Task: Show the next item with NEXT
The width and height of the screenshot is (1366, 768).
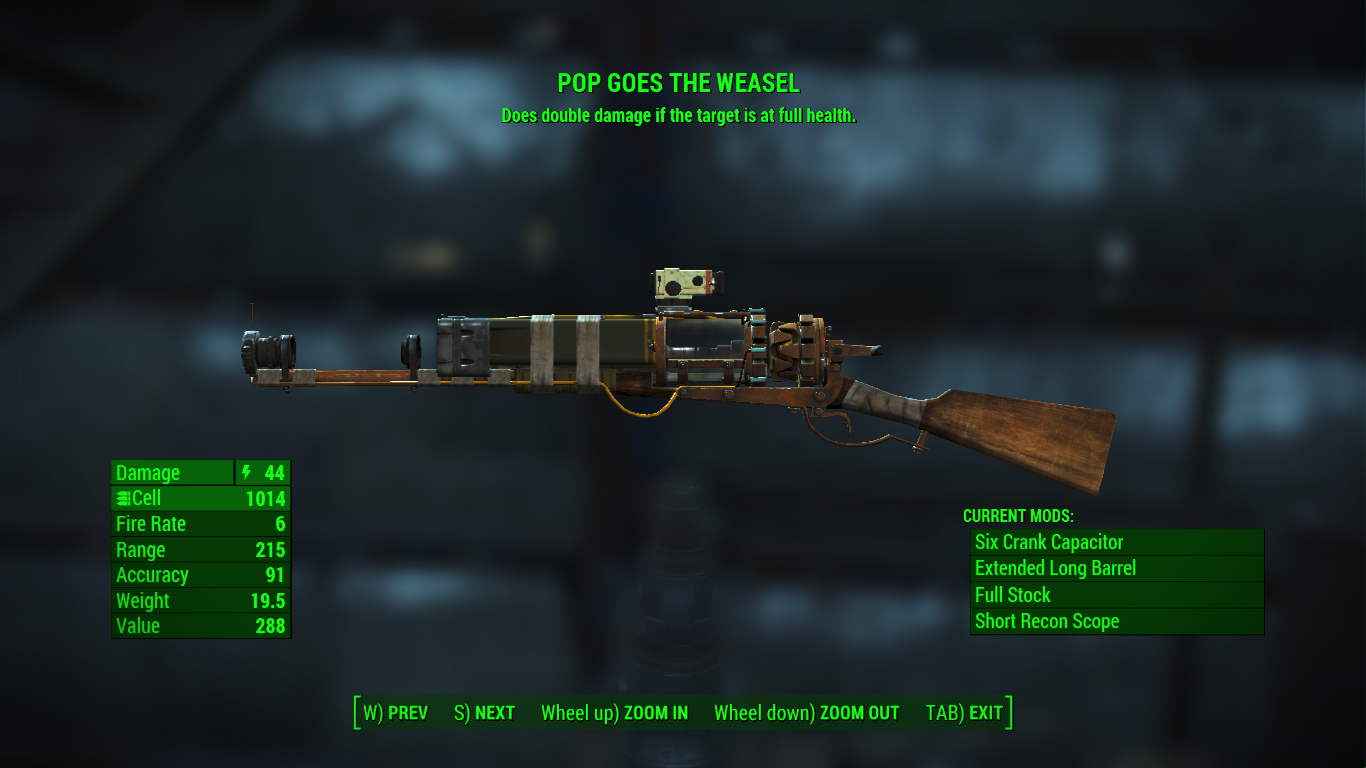Action: point(484,713)
